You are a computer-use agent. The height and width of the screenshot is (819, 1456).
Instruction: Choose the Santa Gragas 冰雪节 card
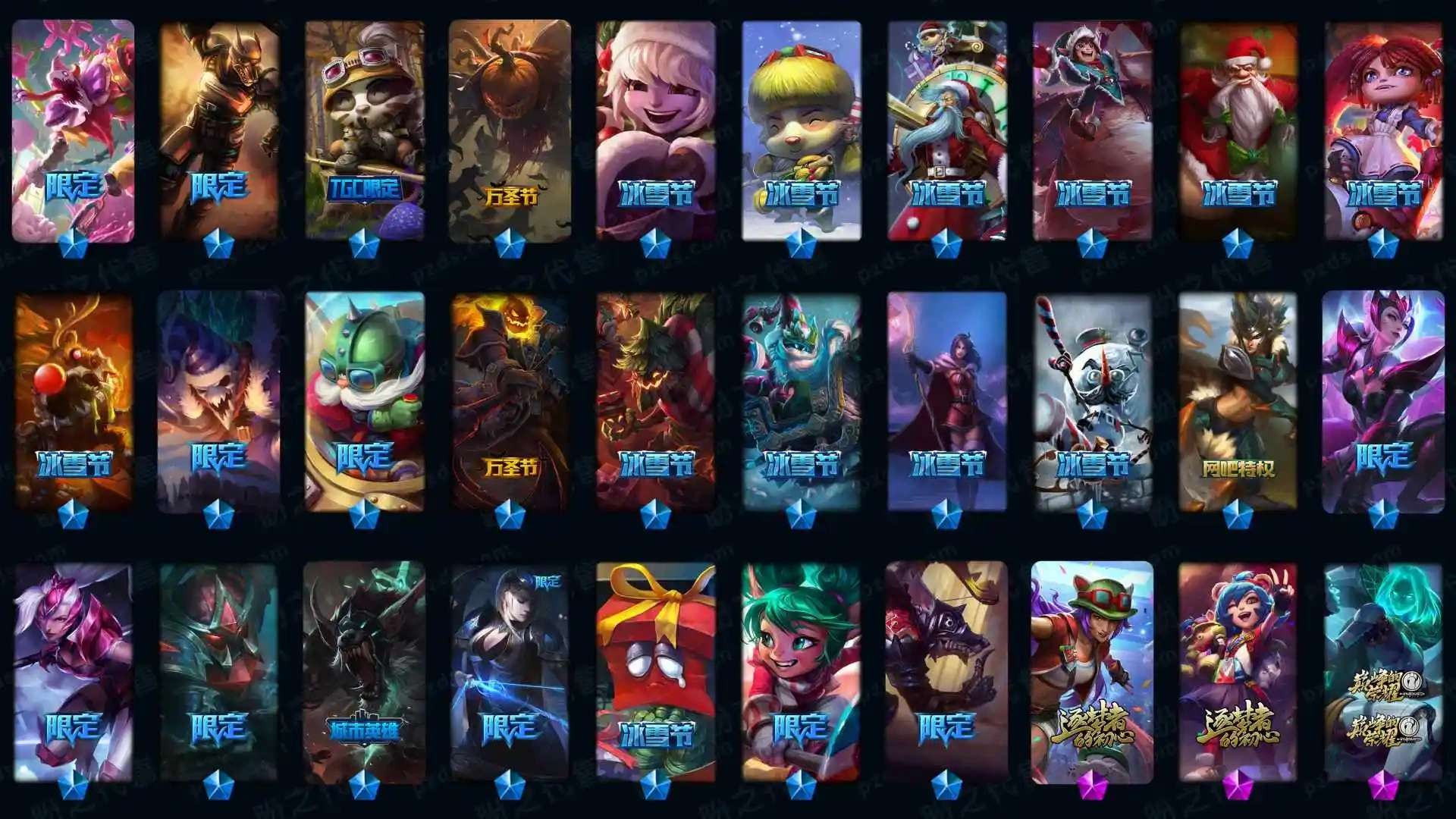click(x=1238, y=129)
